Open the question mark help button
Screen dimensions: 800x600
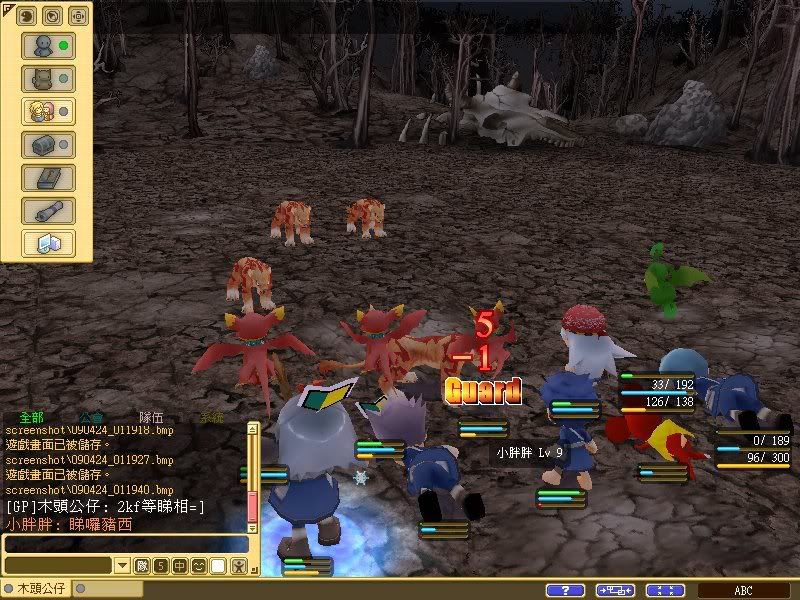coord(565,590)
